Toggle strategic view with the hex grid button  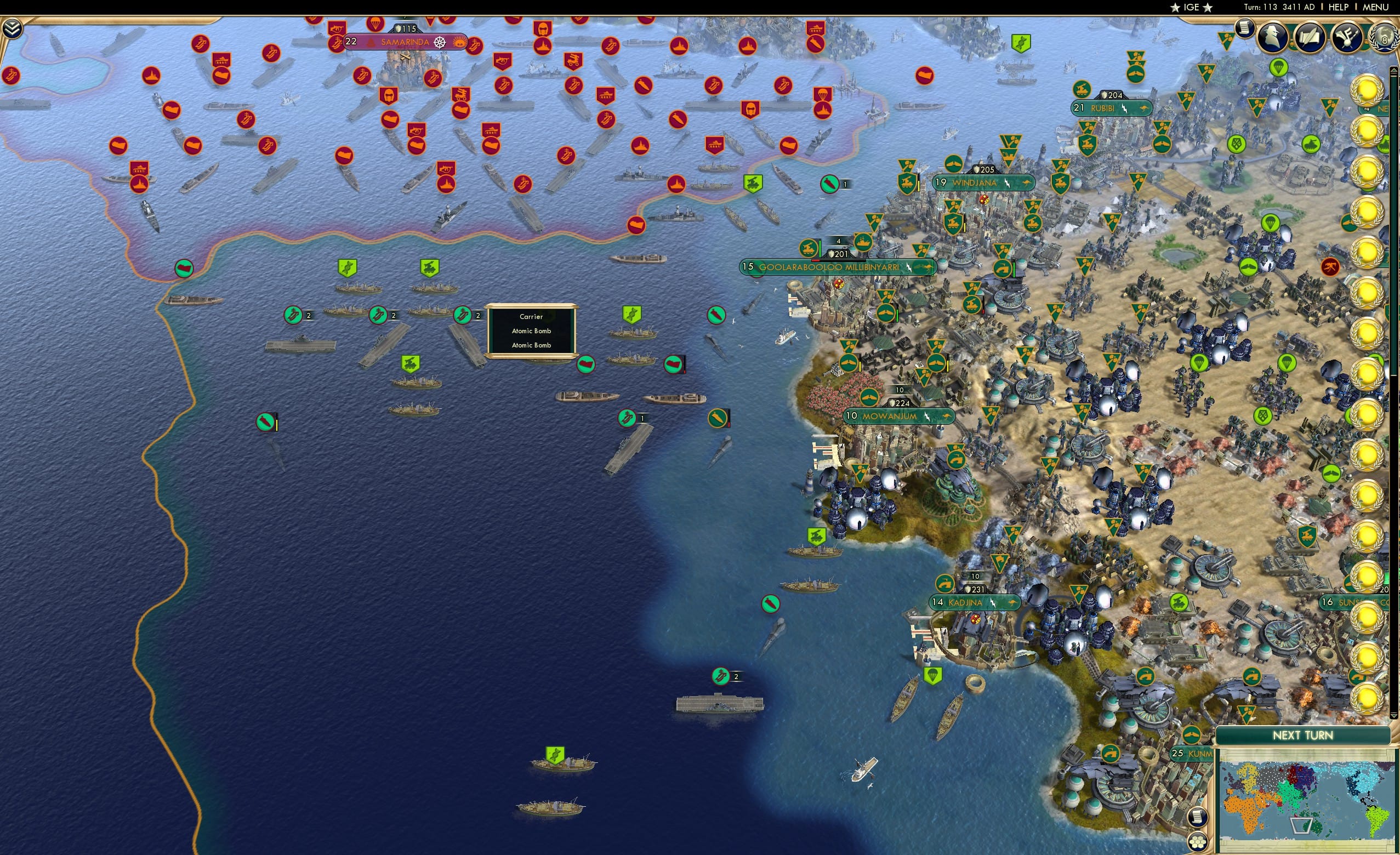click(1198, 841)
